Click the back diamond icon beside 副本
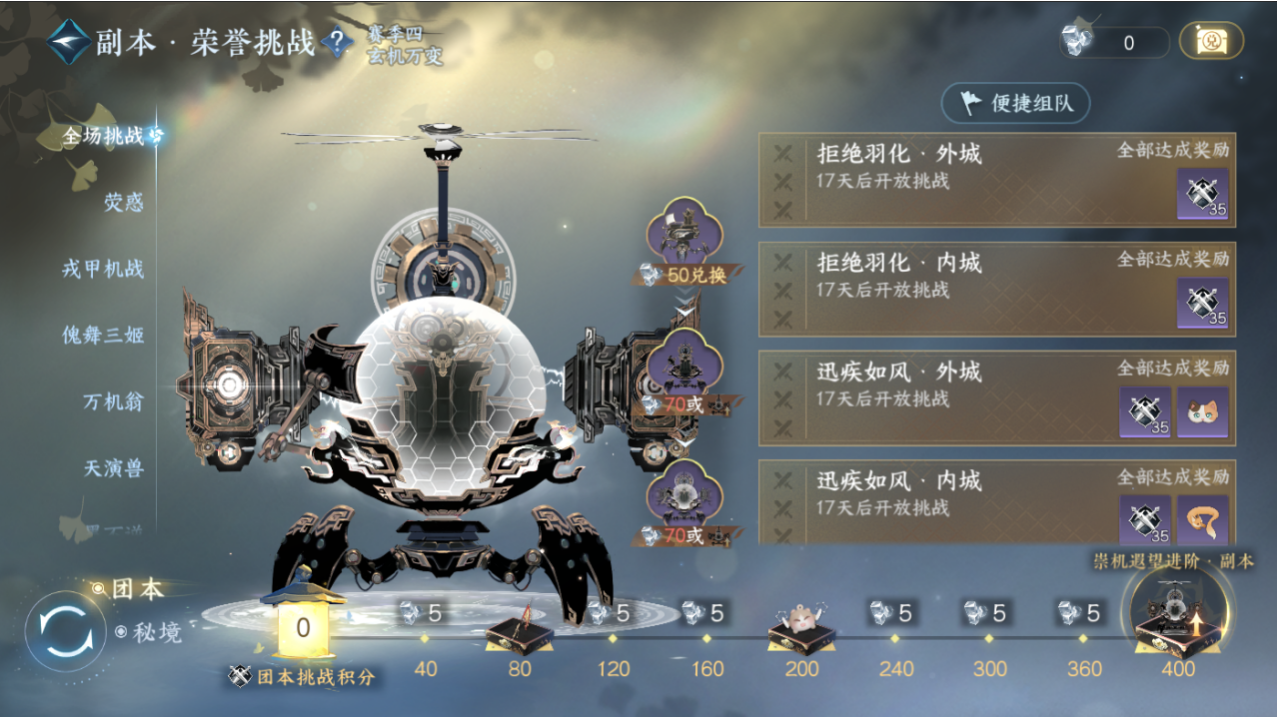 click(x=69, y=42)
